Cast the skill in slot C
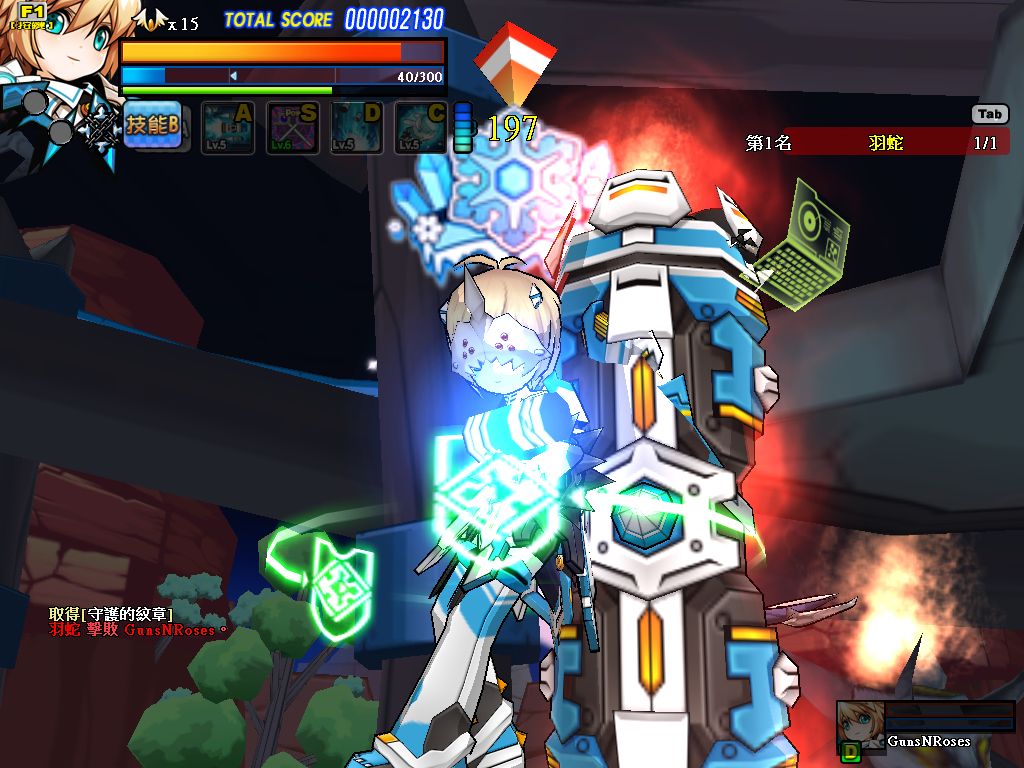 (x=421, y=127)
